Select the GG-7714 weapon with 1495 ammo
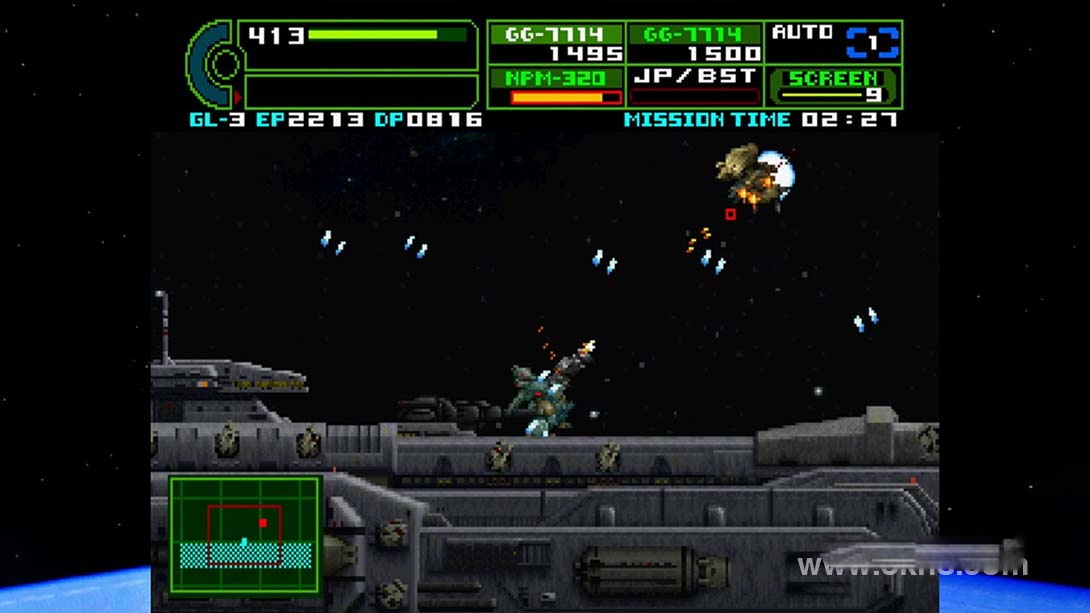Image resolution: width=1090 pixels, height=613 pixels. (556, 44)
